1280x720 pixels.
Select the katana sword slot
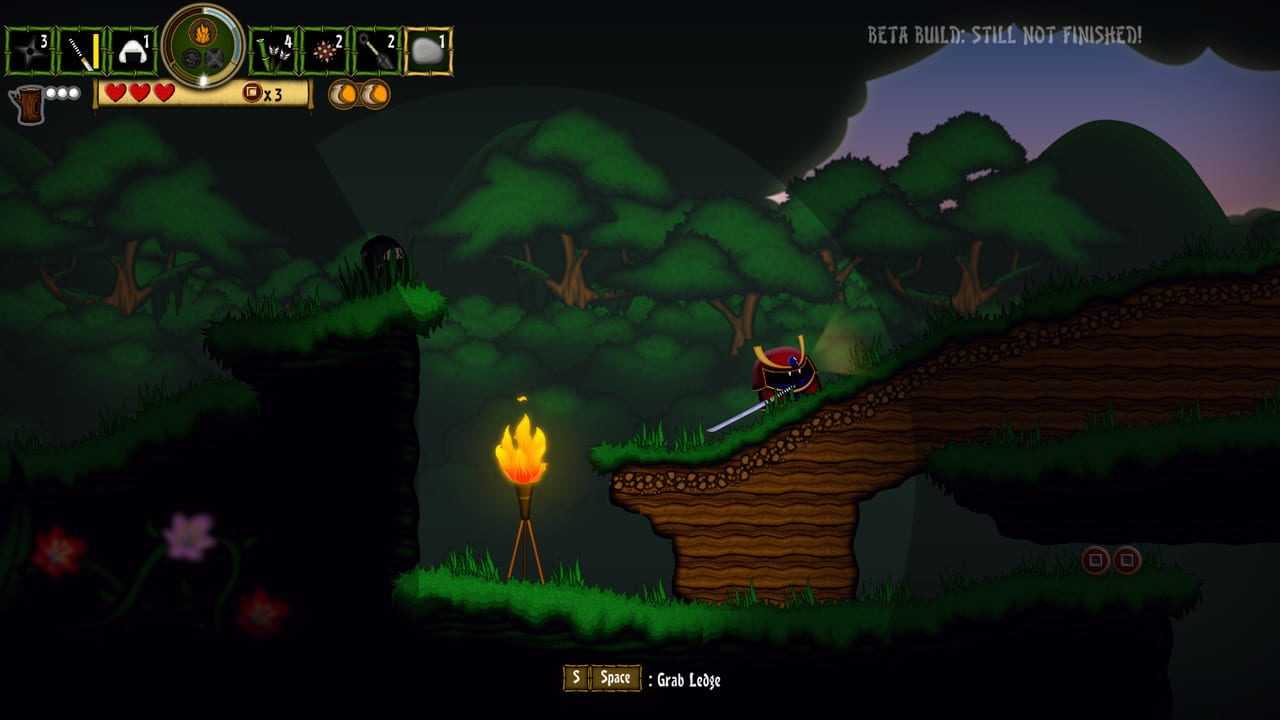(81, 51)
